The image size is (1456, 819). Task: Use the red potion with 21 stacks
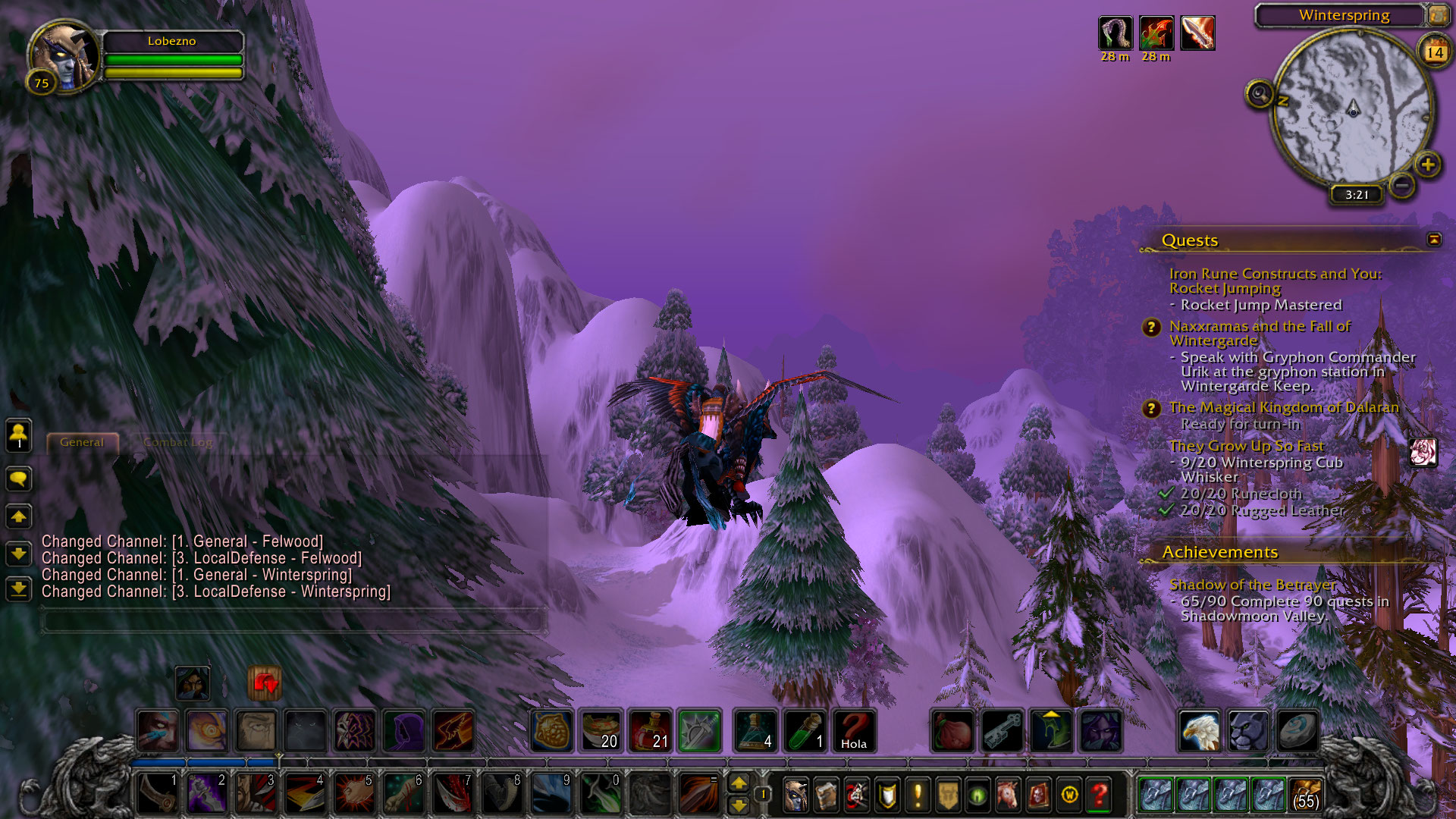651,731
